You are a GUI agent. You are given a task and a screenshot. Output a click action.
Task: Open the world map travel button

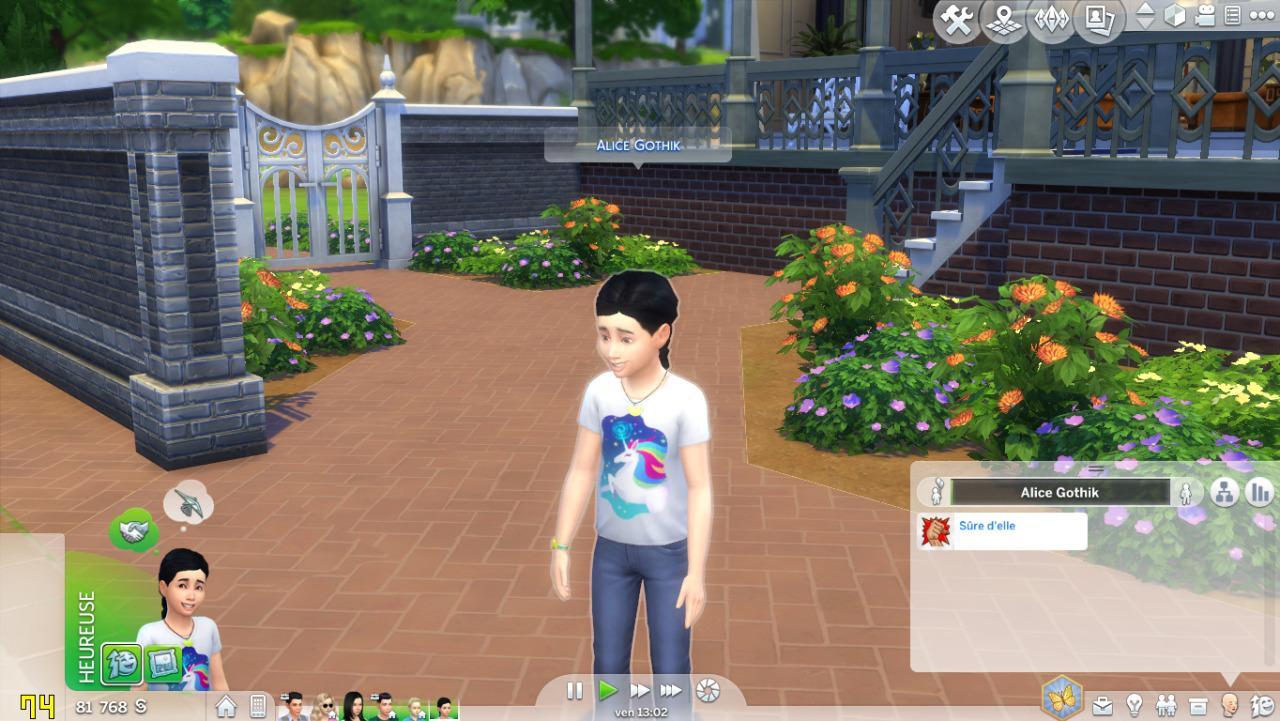coord(1004,20)
